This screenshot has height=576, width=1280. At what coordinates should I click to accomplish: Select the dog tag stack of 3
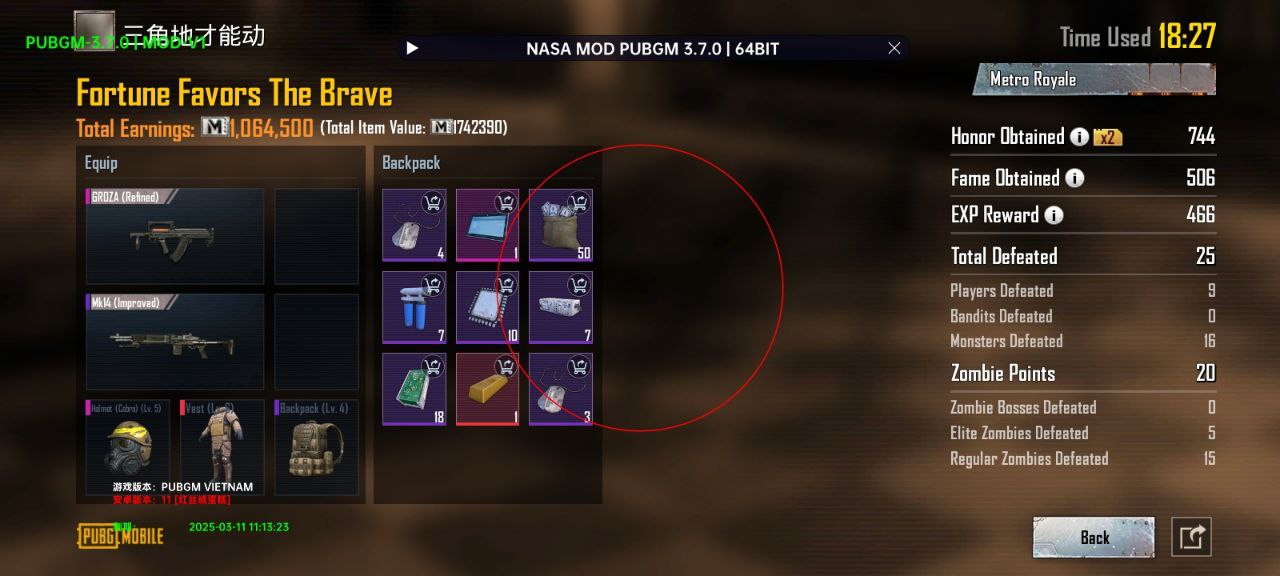pyautogui.click(x=560, y=389)
